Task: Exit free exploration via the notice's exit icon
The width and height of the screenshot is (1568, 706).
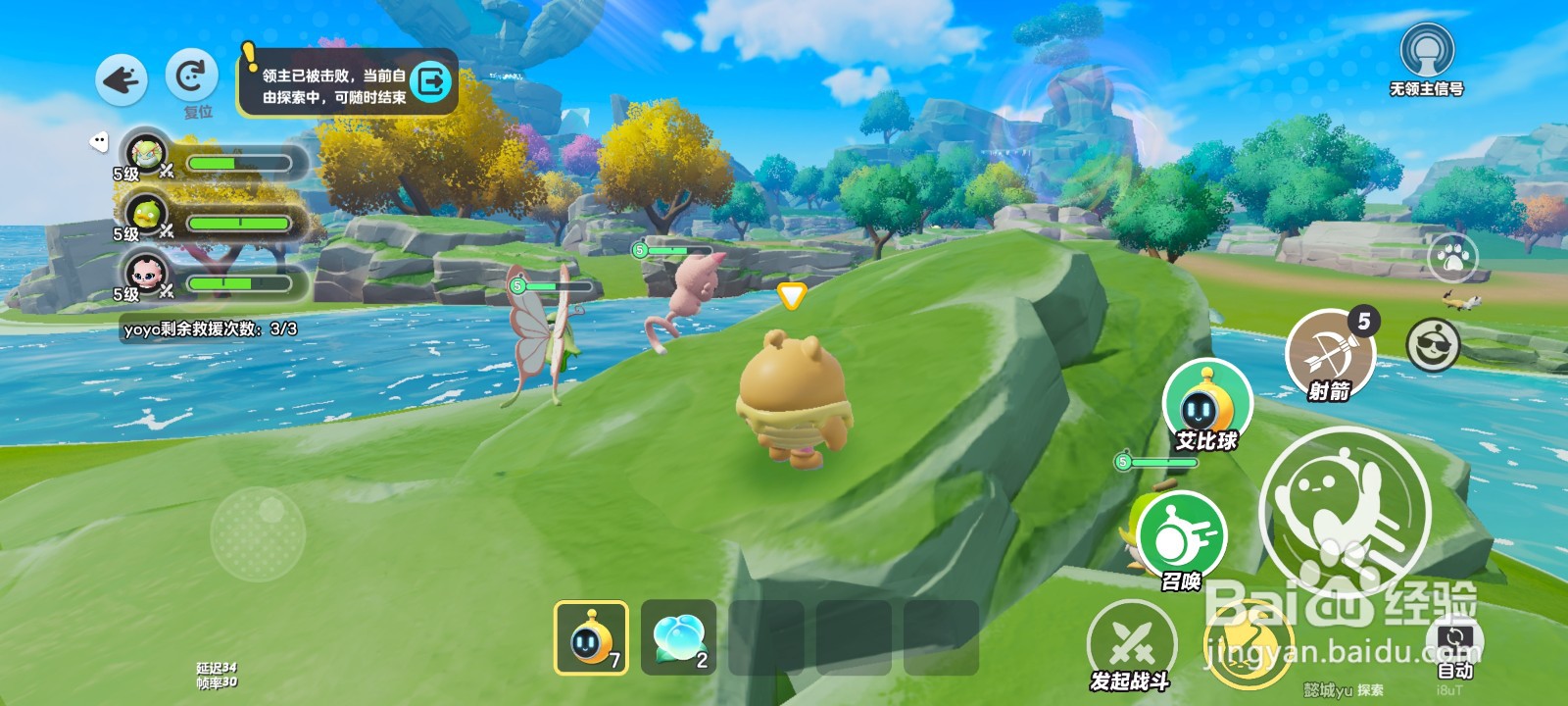Action: point(431,81)
